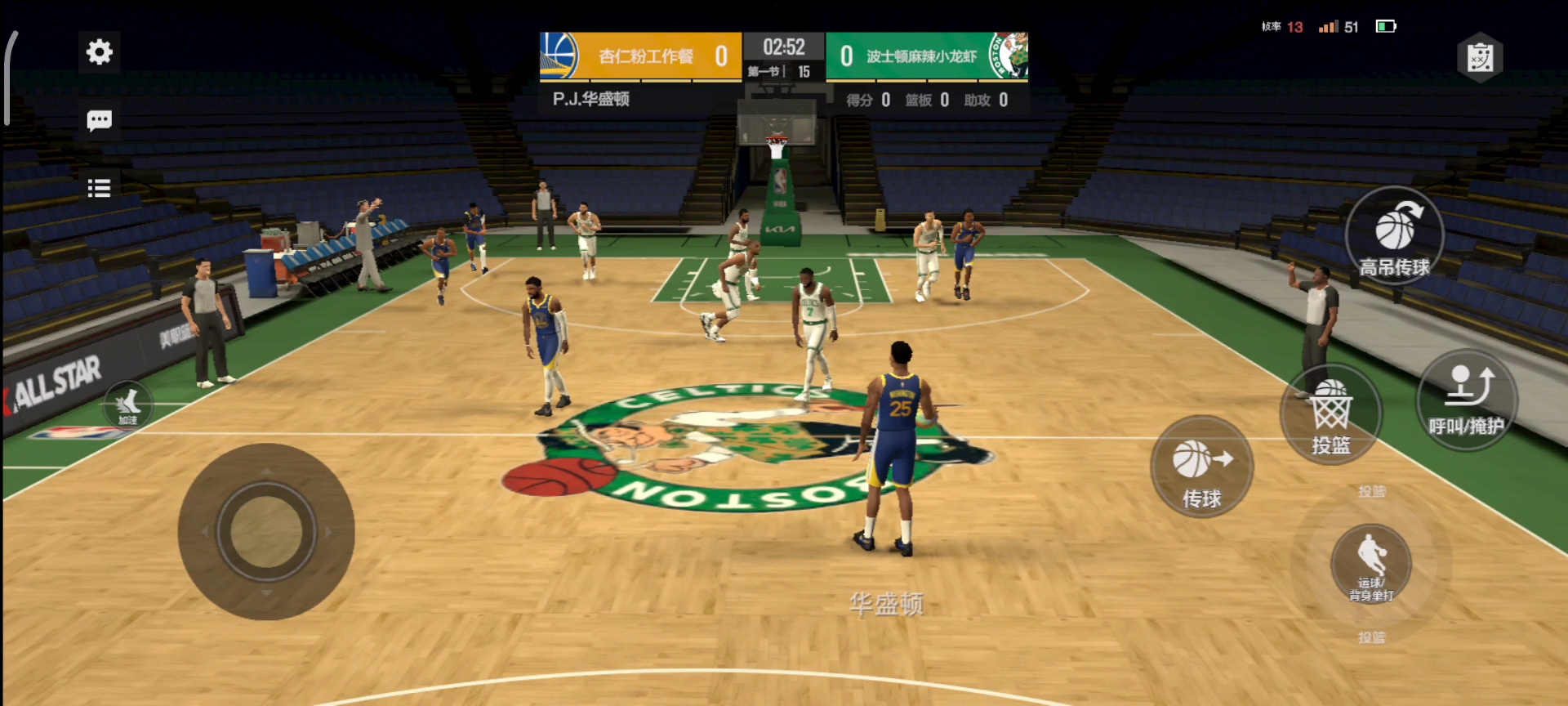Tap the 投篮 shoot button
The height and width of the screenshot is (706, 1568).
coord(1330,414)
